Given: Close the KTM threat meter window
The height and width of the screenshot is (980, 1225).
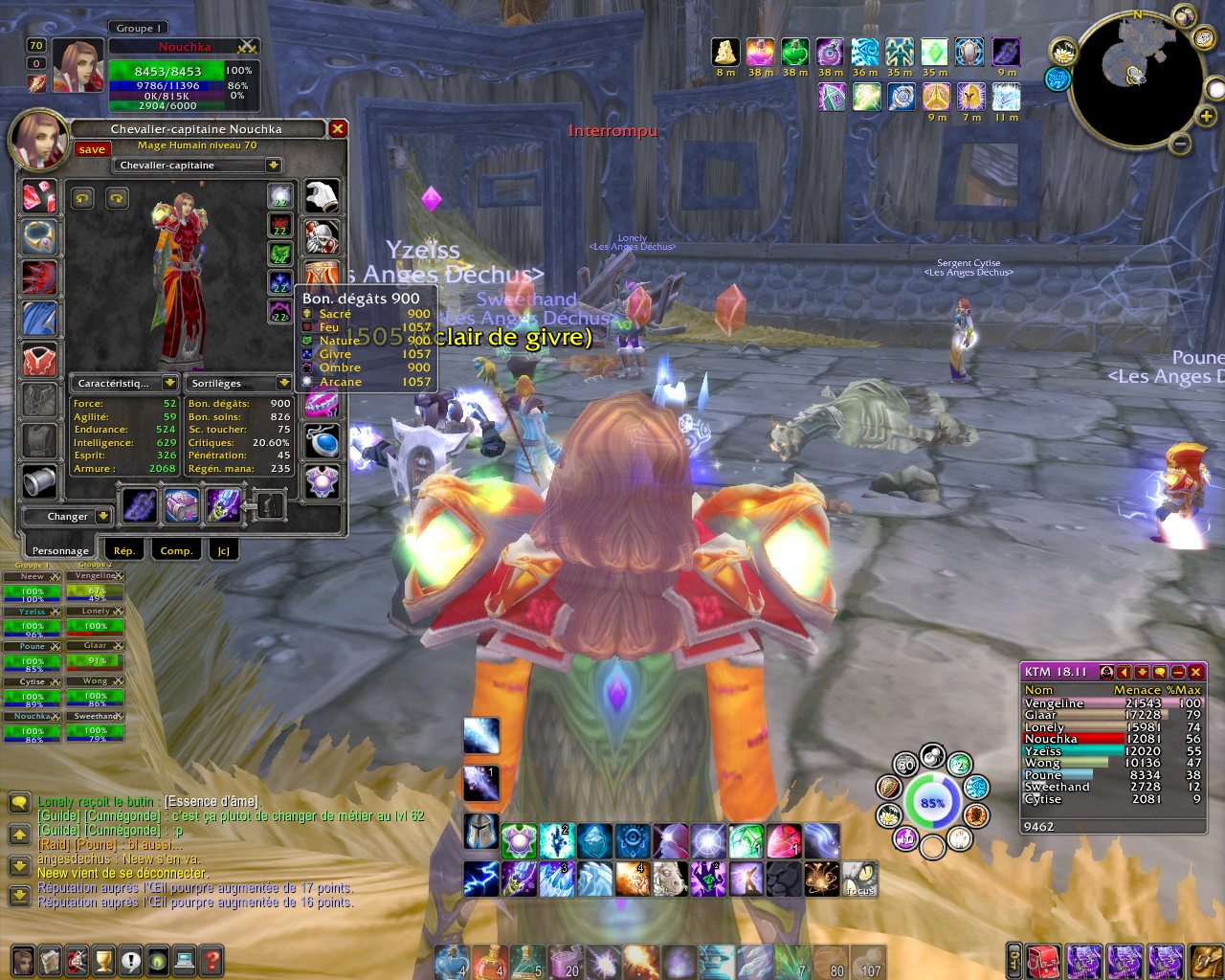Looking at the screenshot, I should 1195,672.
